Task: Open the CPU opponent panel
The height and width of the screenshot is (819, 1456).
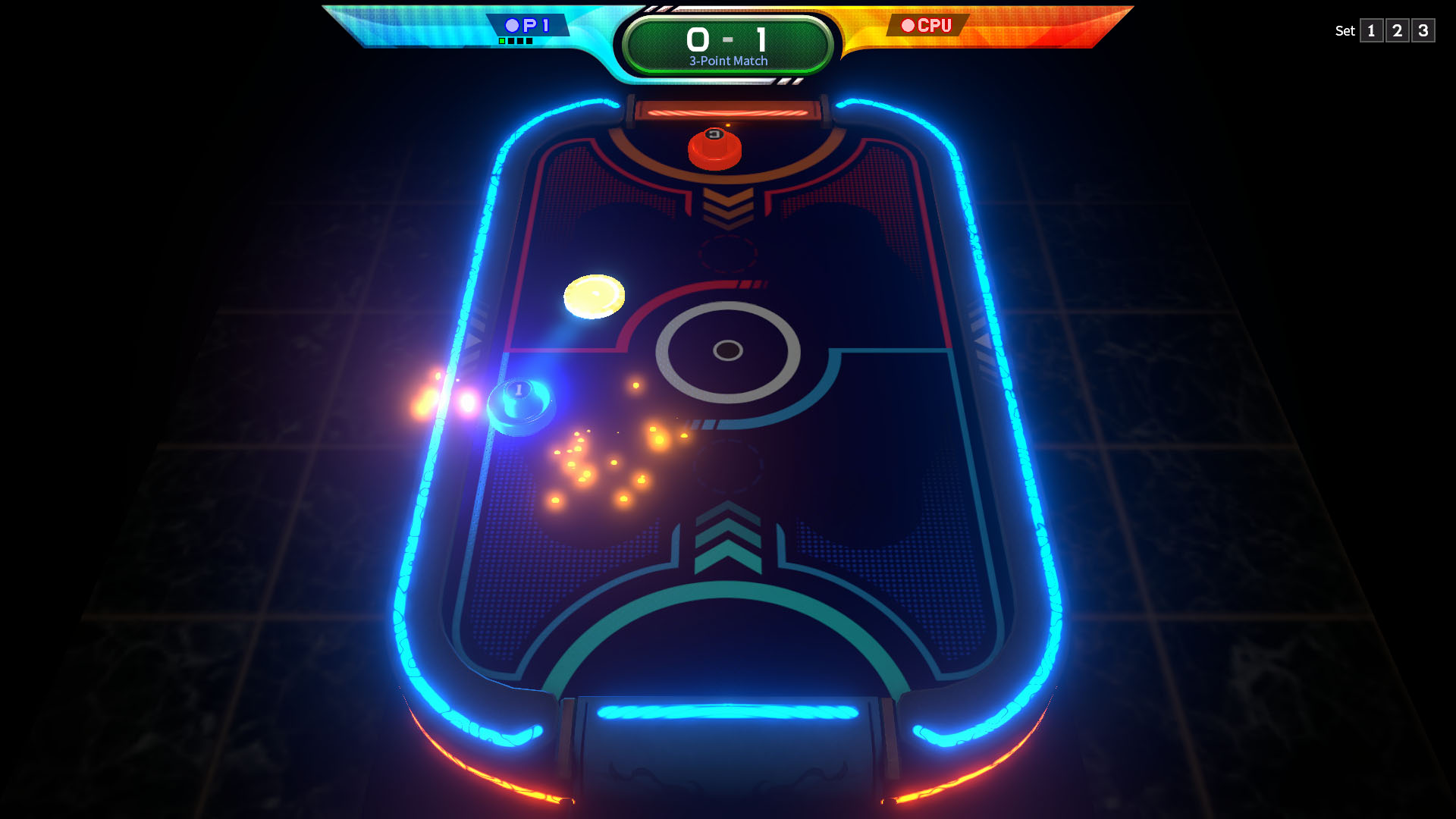Action: point(928,24)
